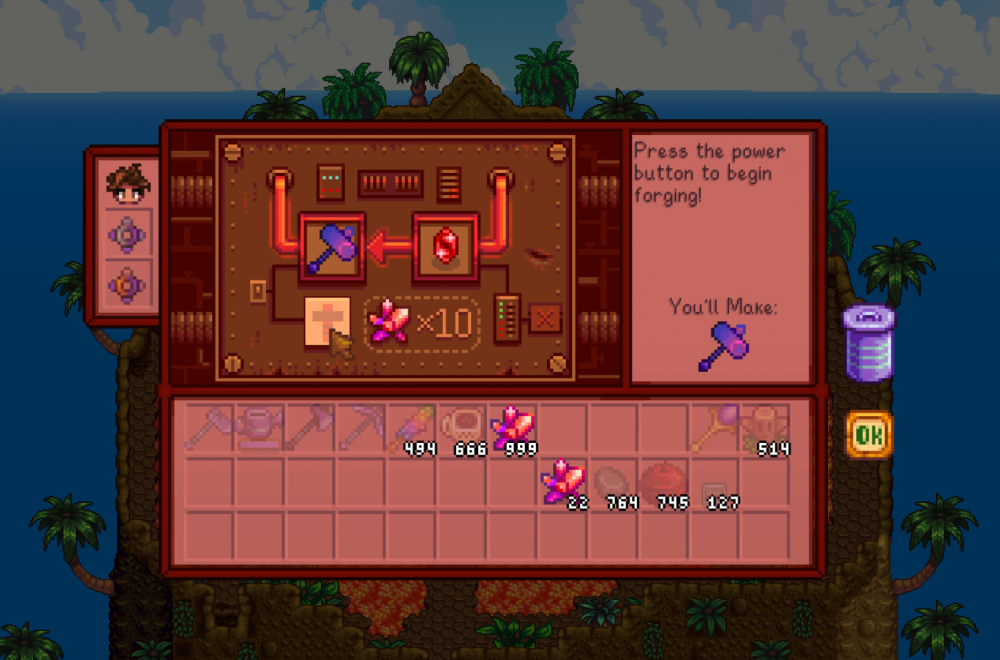Choose the item stack showing 514
1000x660 pixels.
tap(767, 427)
